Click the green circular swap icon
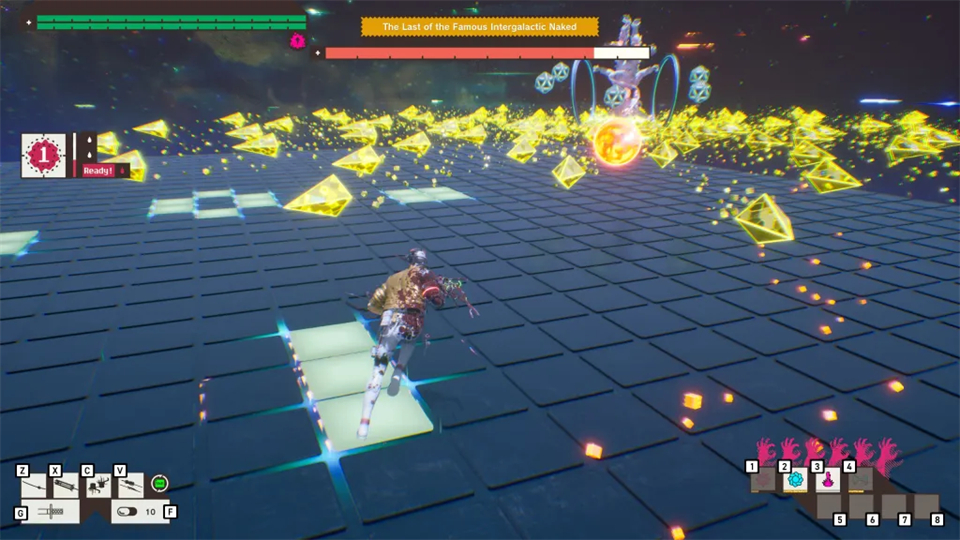The image size is (960, 540). coord(159,484)
